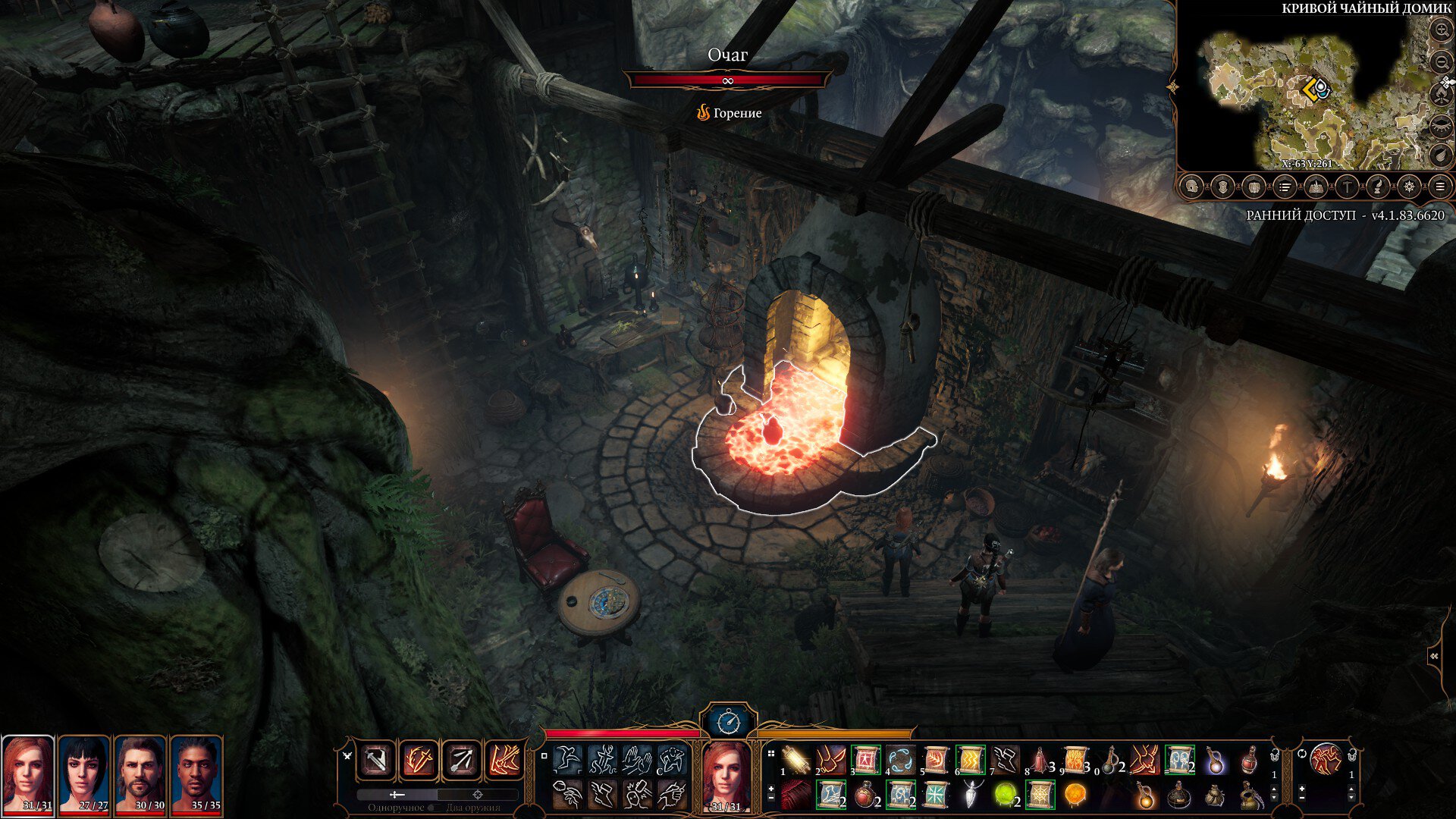
Task: Select the companion portrait with 35/35 health
Action: pyautogui.click(x=196, y=775)
